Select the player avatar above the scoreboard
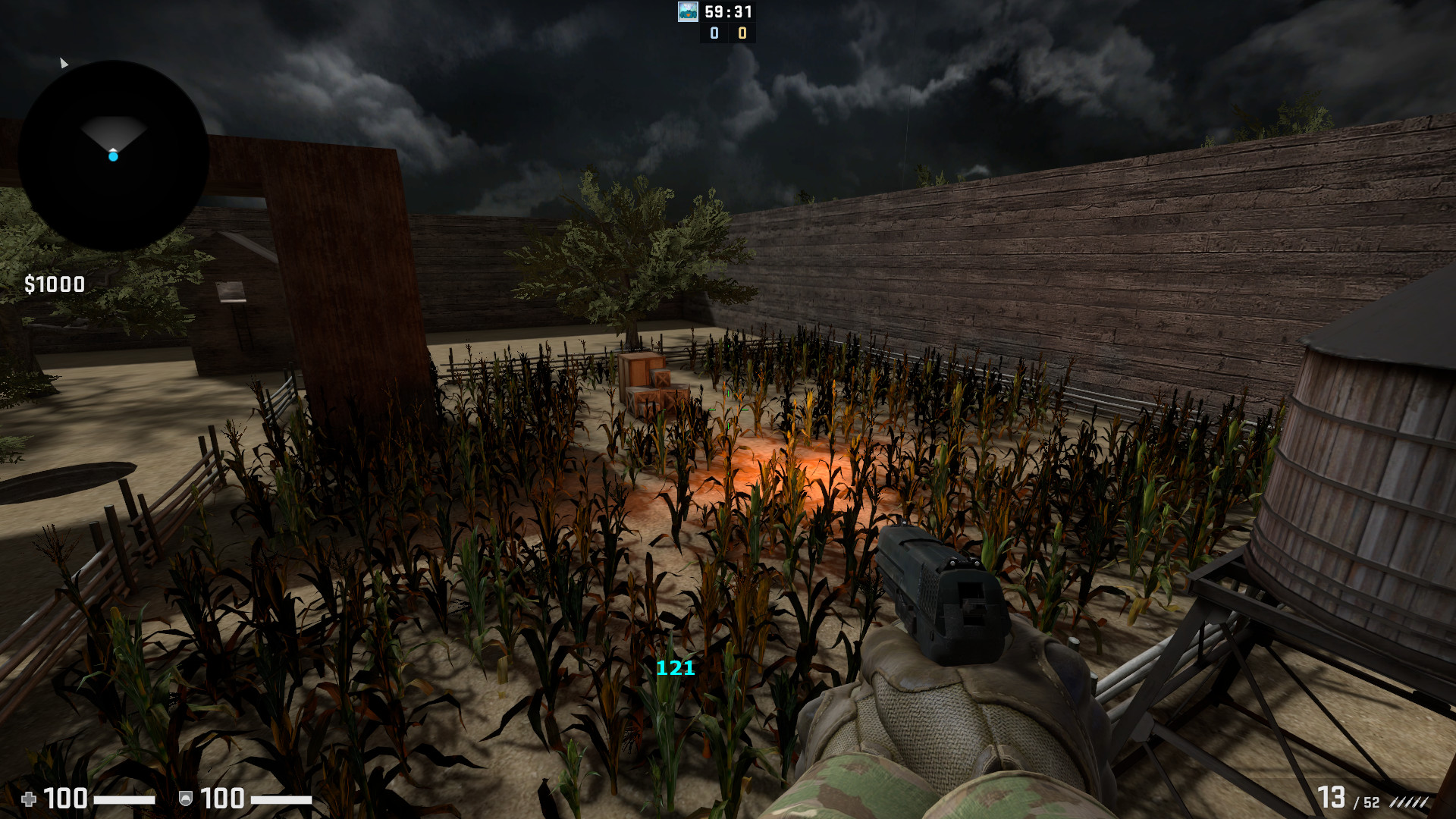This screenshot has height=819, width=1456. (686, 12)
